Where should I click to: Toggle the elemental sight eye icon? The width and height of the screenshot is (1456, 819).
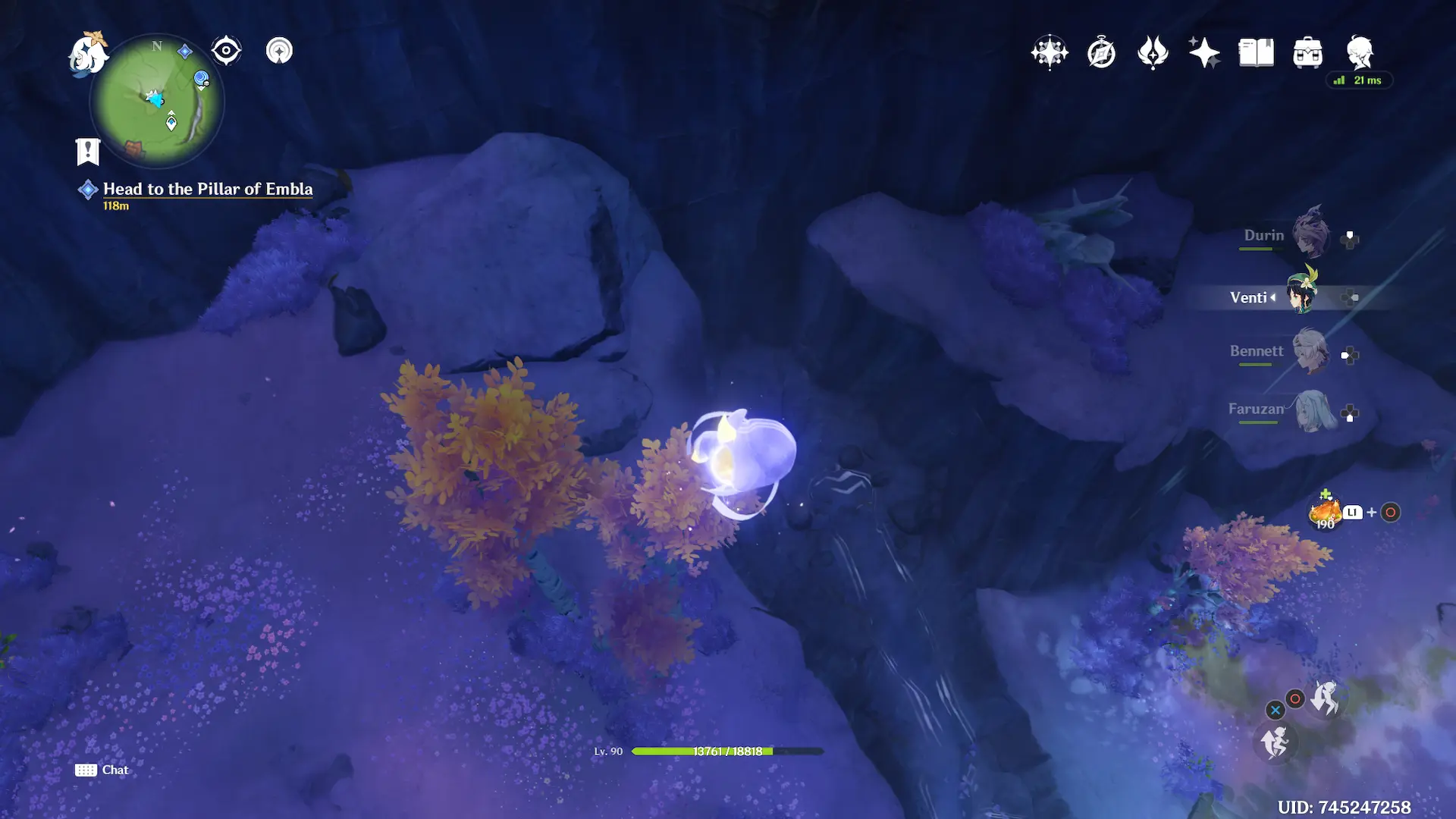[x=226, y=51]
